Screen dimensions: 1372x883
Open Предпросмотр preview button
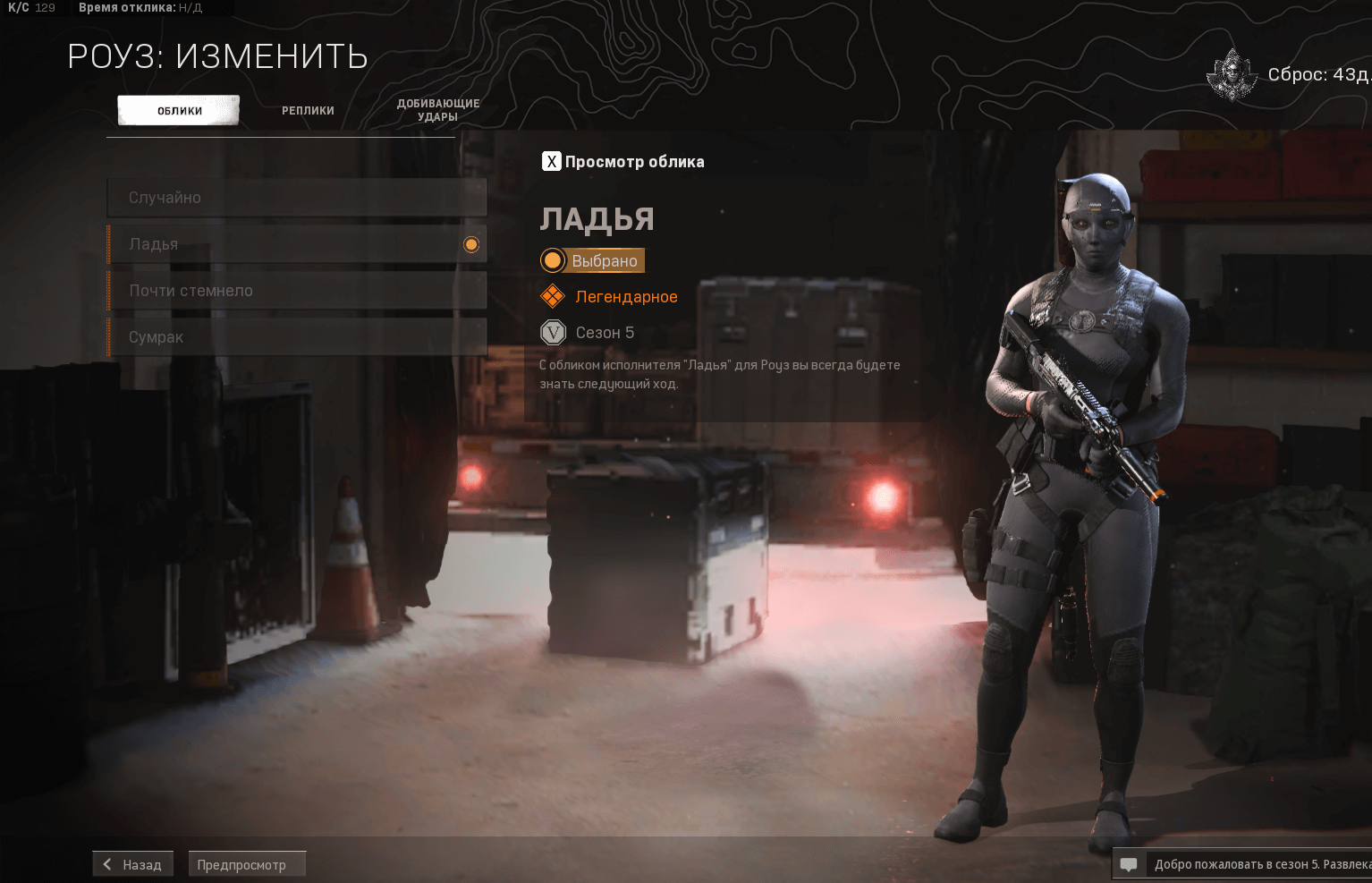247,864
